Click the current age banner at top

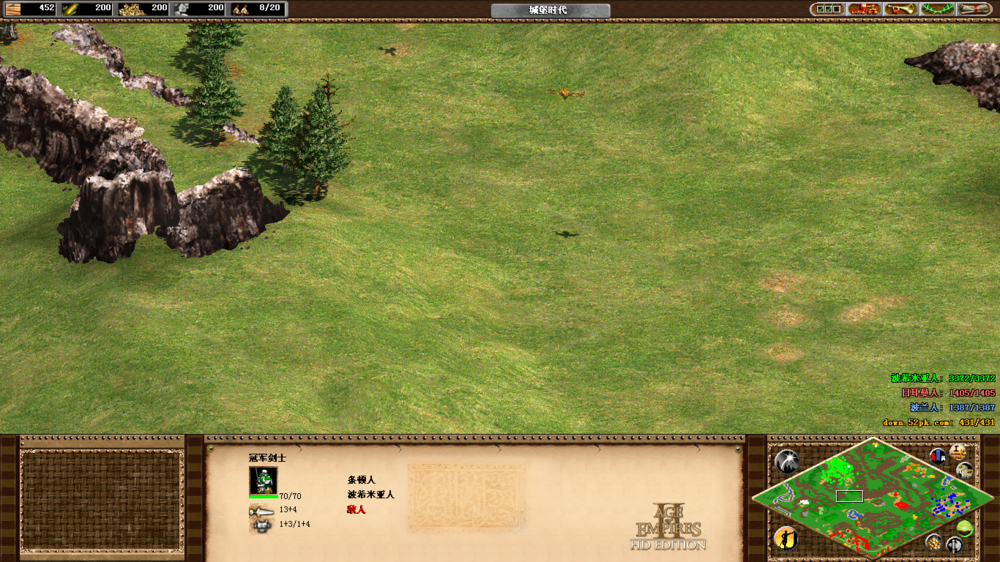pos(549,10)
